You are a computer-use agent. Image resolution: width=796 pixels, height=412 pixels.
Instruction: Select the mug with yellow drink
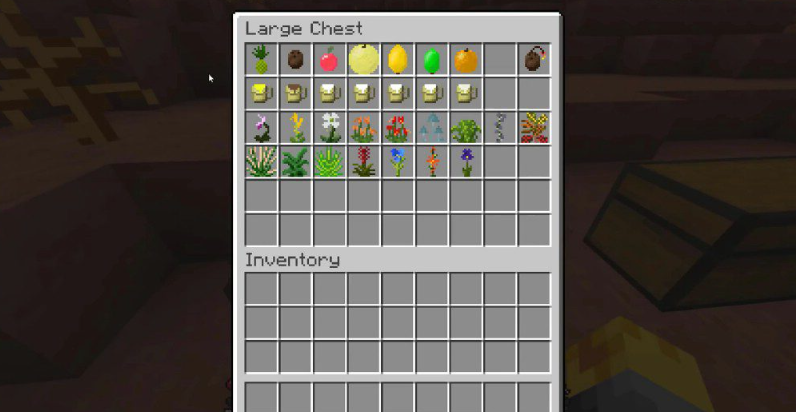coord(261,94)
